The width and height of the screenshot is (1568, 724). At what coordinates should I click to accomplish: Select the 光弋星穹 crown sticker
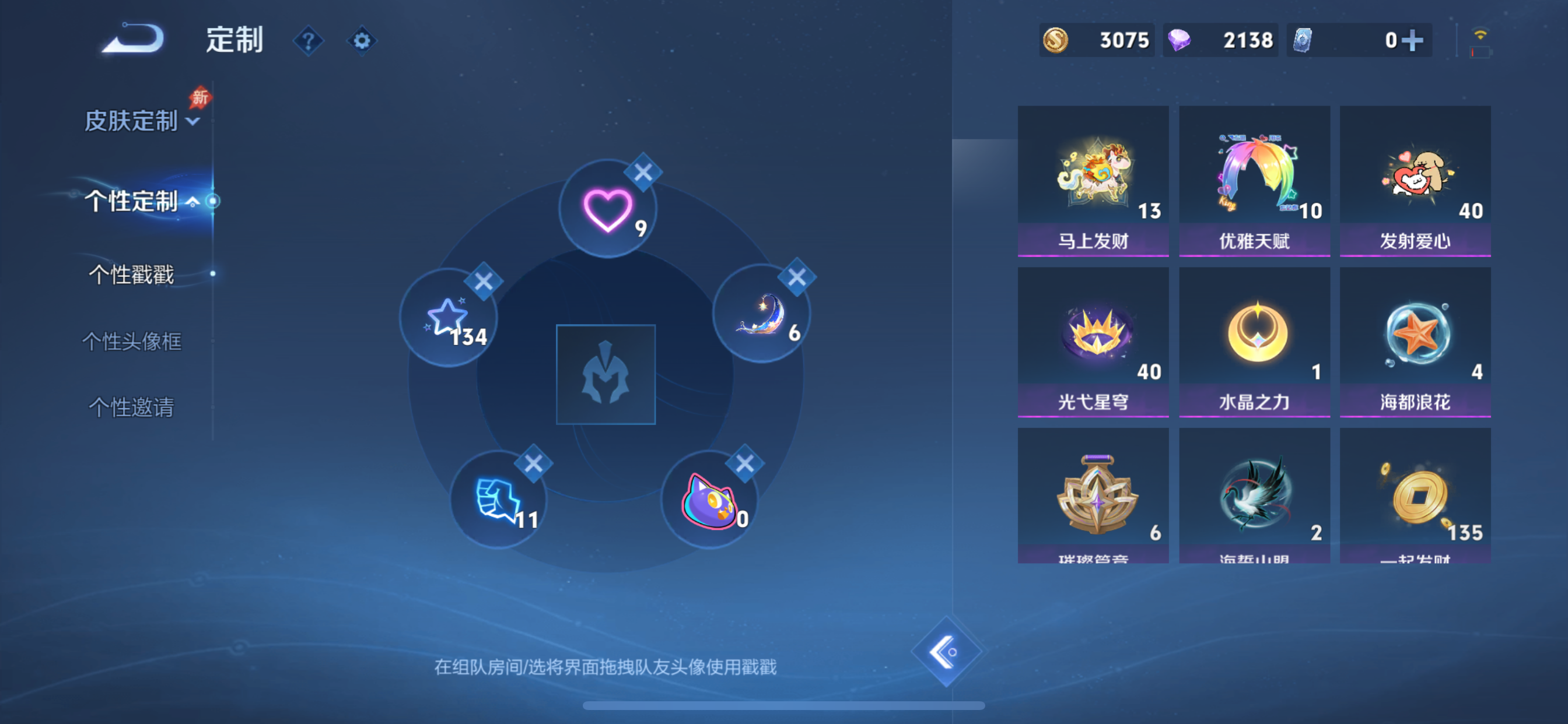[x=1094, y=335]
